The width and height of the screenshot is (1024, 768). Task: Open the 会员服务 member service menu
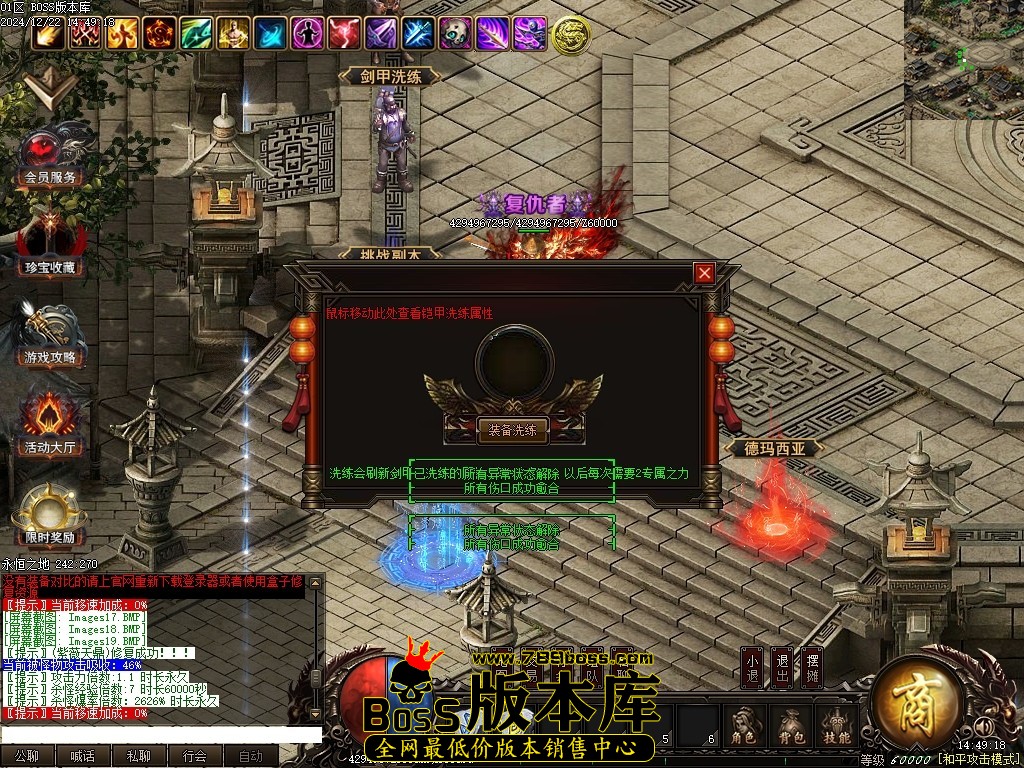click(50, 157)
